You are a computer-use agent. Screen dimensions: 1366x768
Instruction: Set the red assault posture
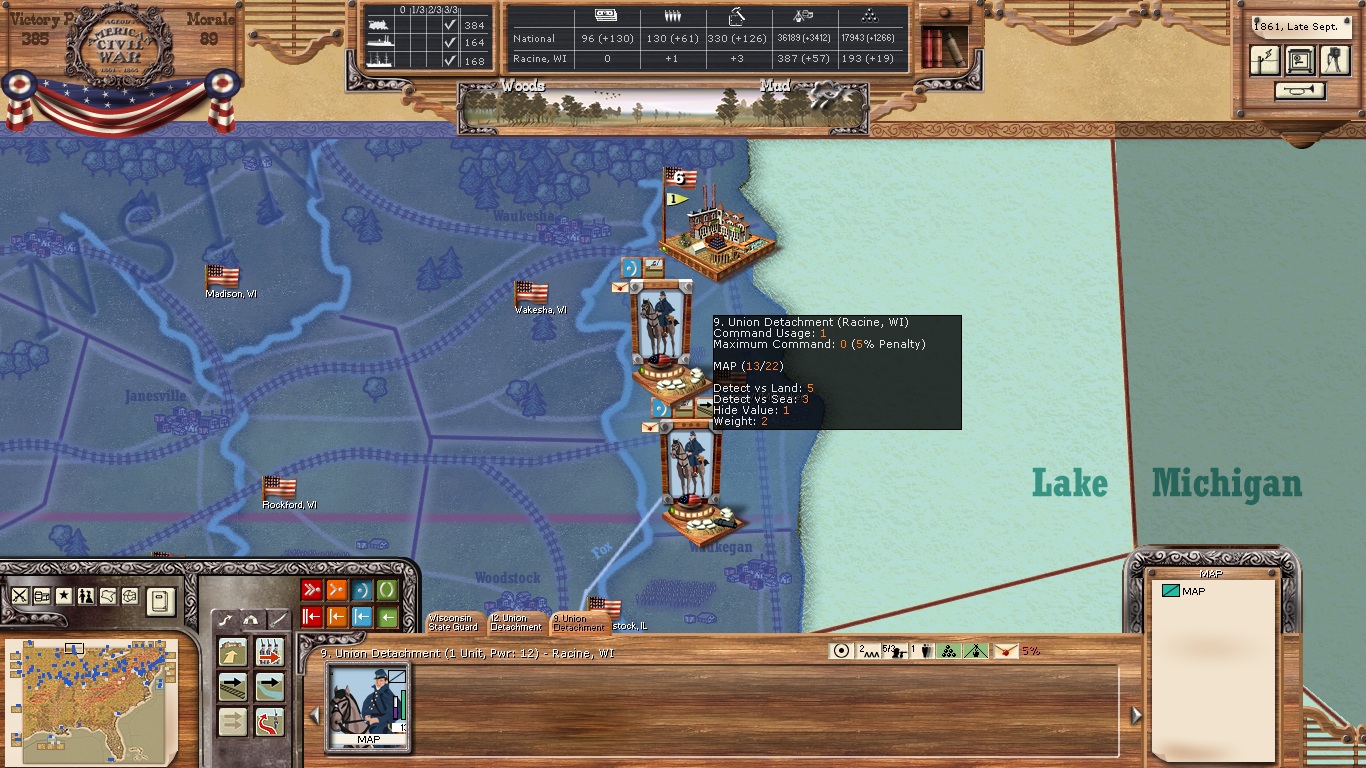click(x=312, y=591)
